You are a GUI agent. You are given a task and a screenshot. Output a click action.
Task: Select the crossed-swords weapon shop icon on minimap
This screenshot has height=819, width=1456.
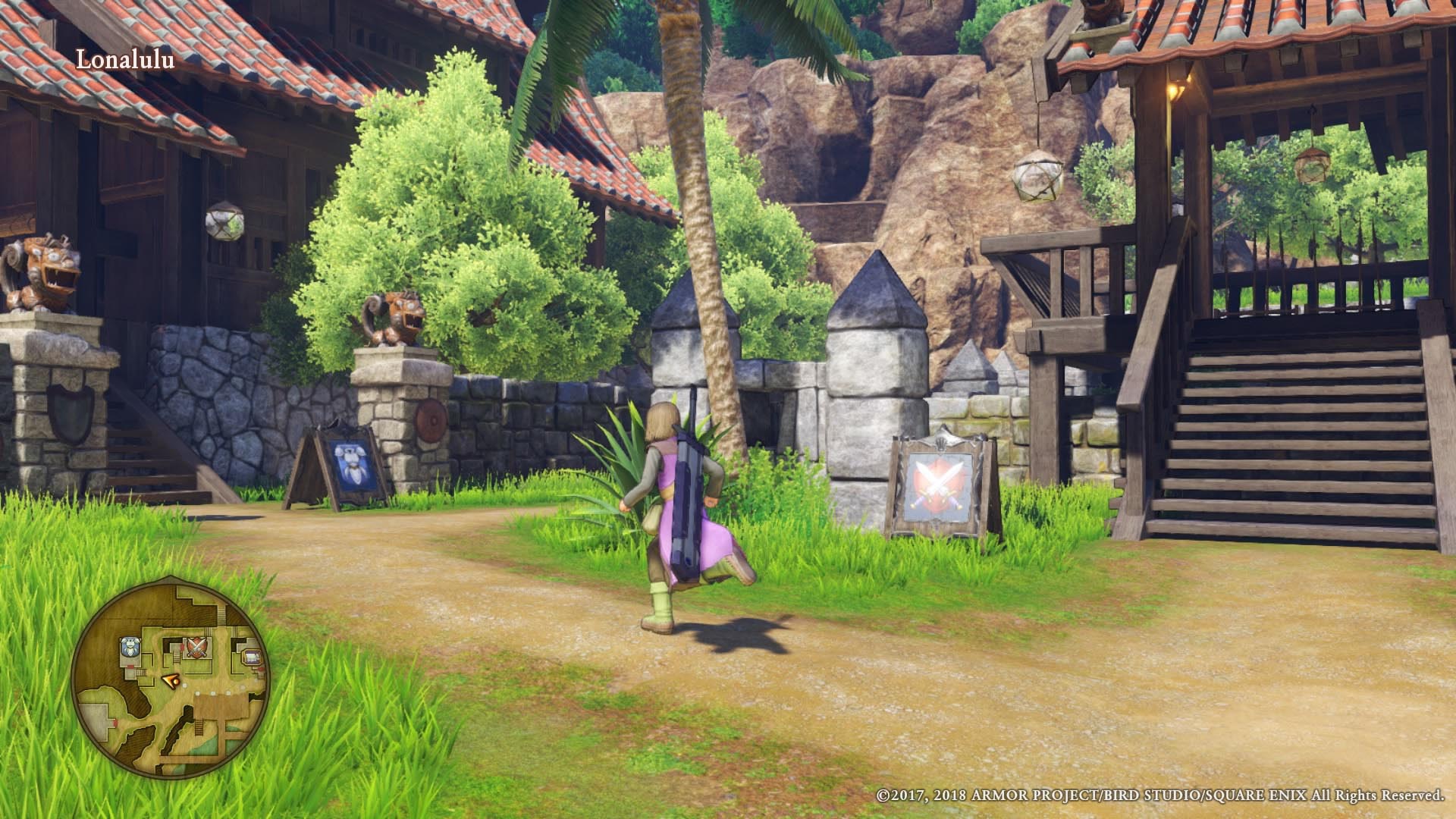tap(196, 648)
